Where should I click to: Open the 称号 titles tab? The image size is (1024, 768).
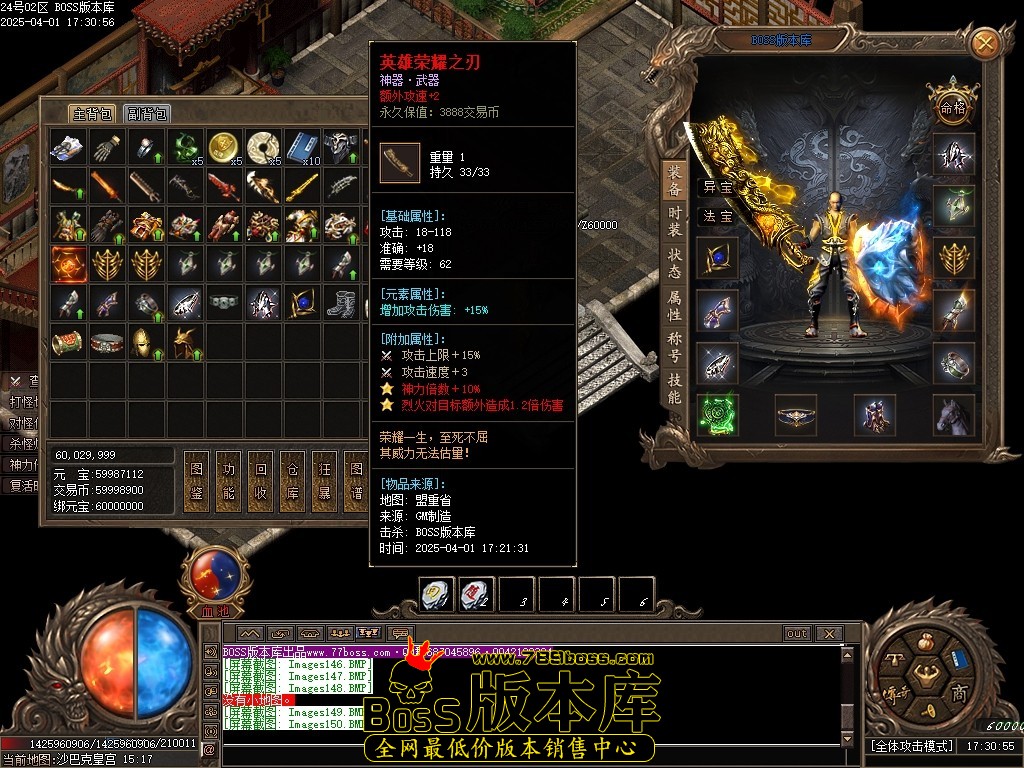pyautogui.click(x=675, y=347)
